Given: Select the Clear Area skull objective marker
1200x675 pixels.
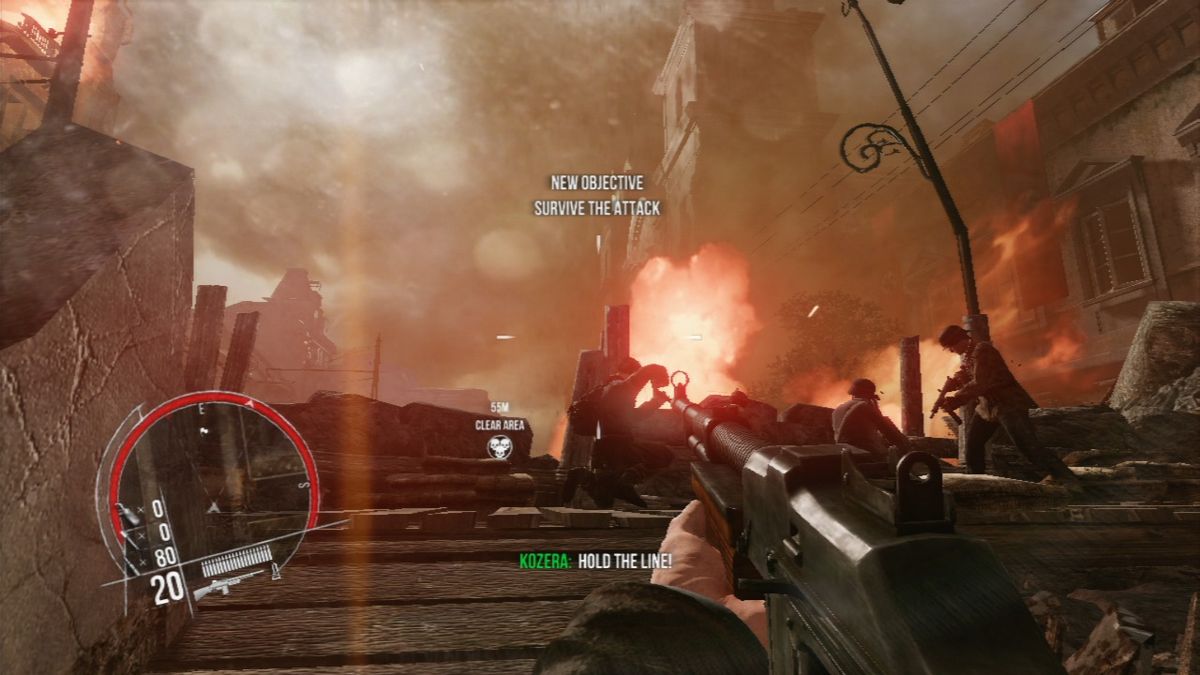Looking at the screenshot, I should 499,448.
